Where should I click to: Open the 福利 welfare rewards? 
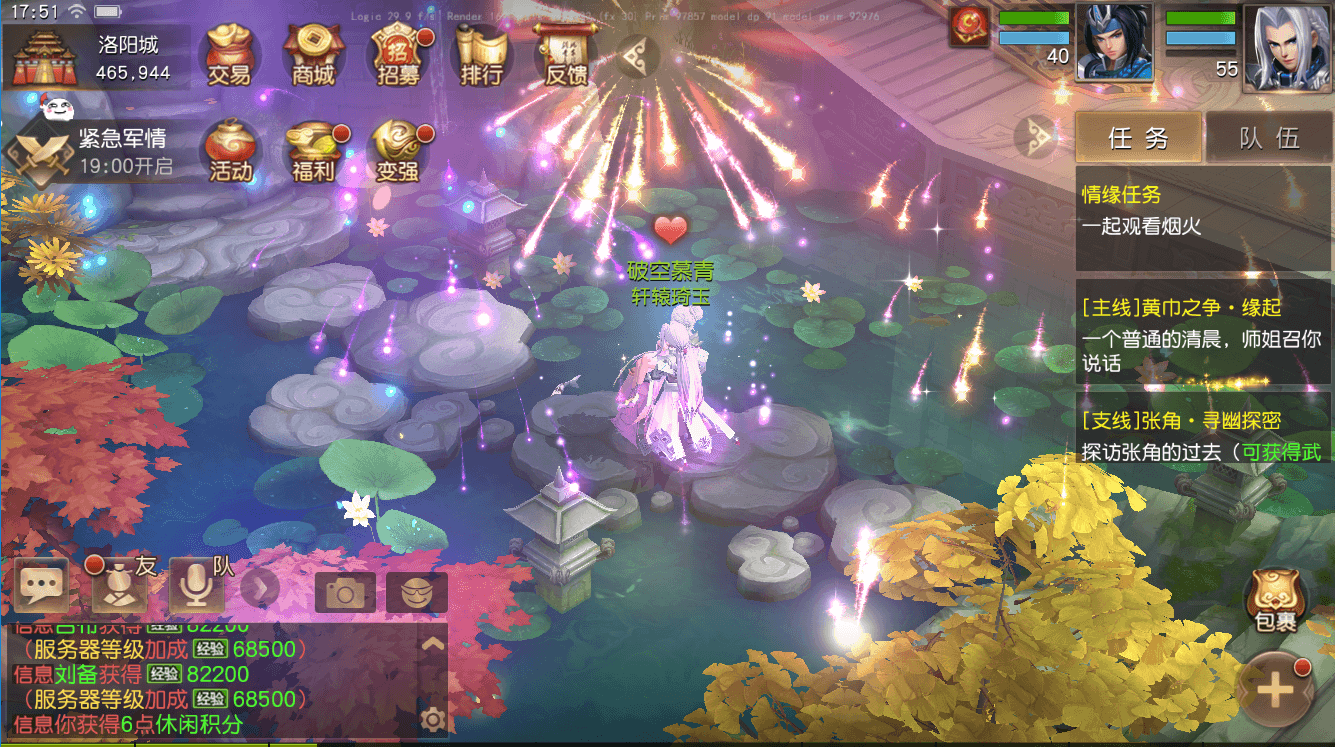[313, 152]
